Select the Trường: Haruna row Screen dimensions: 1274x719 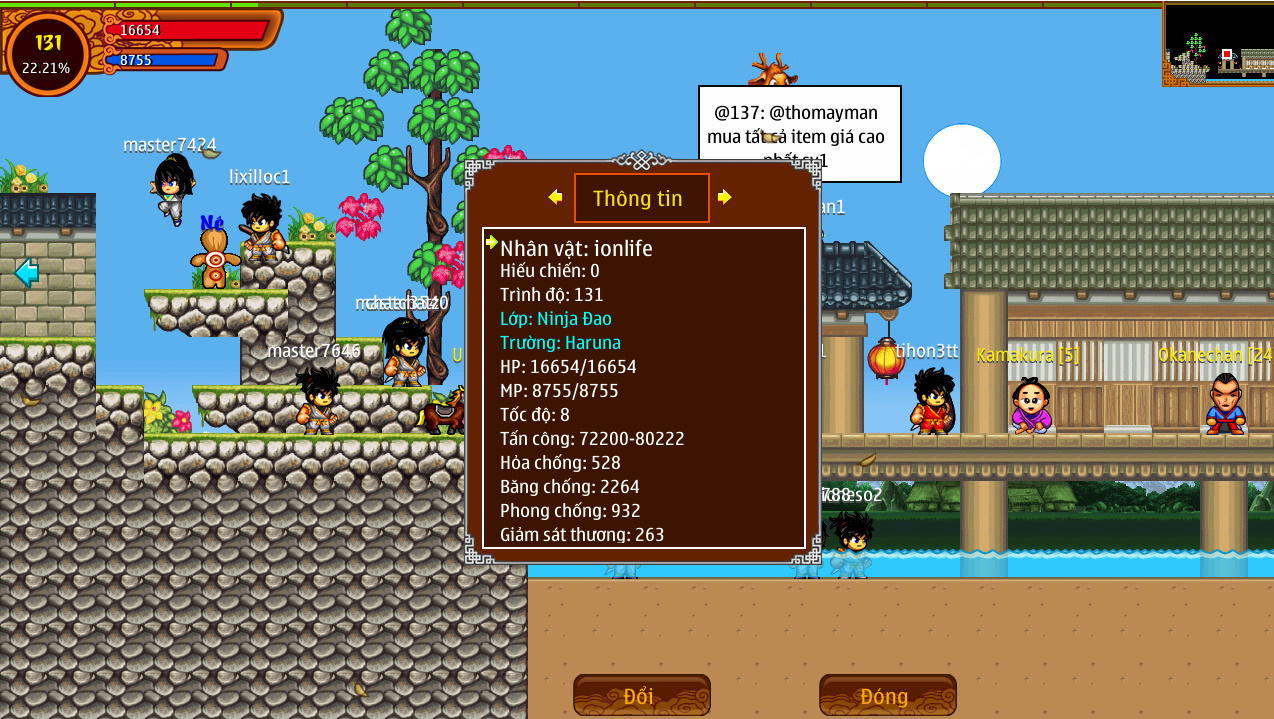[x=560, y=343]
